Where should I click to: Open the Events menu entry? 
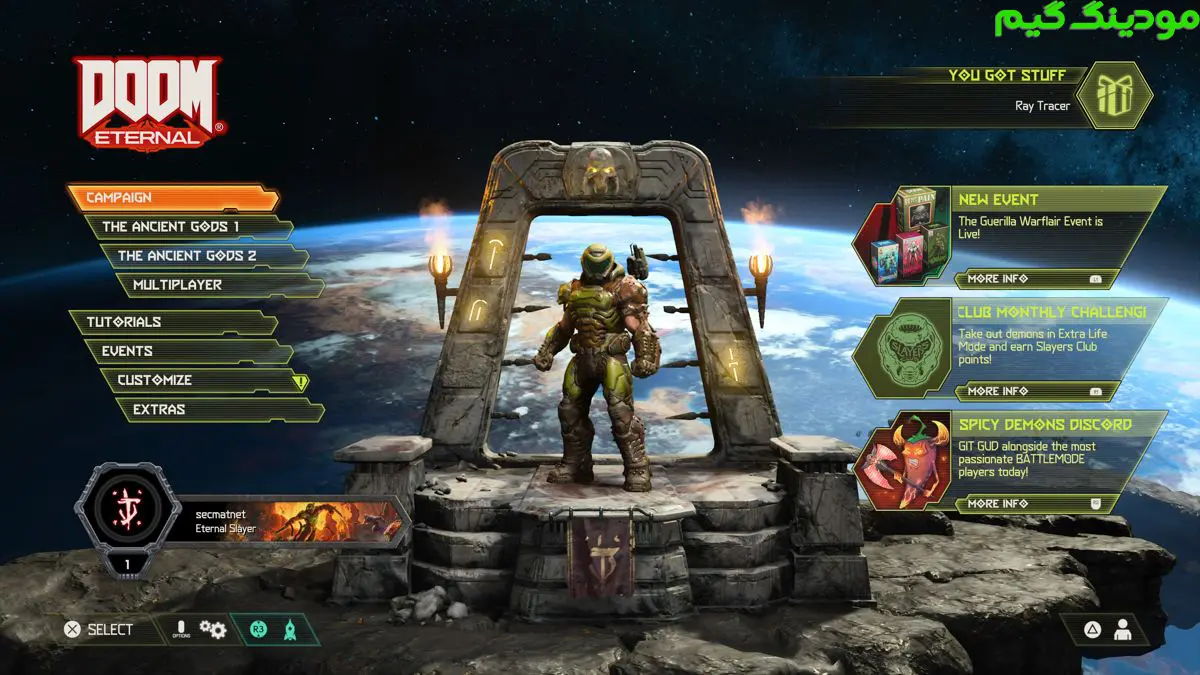tap(185, 351)
